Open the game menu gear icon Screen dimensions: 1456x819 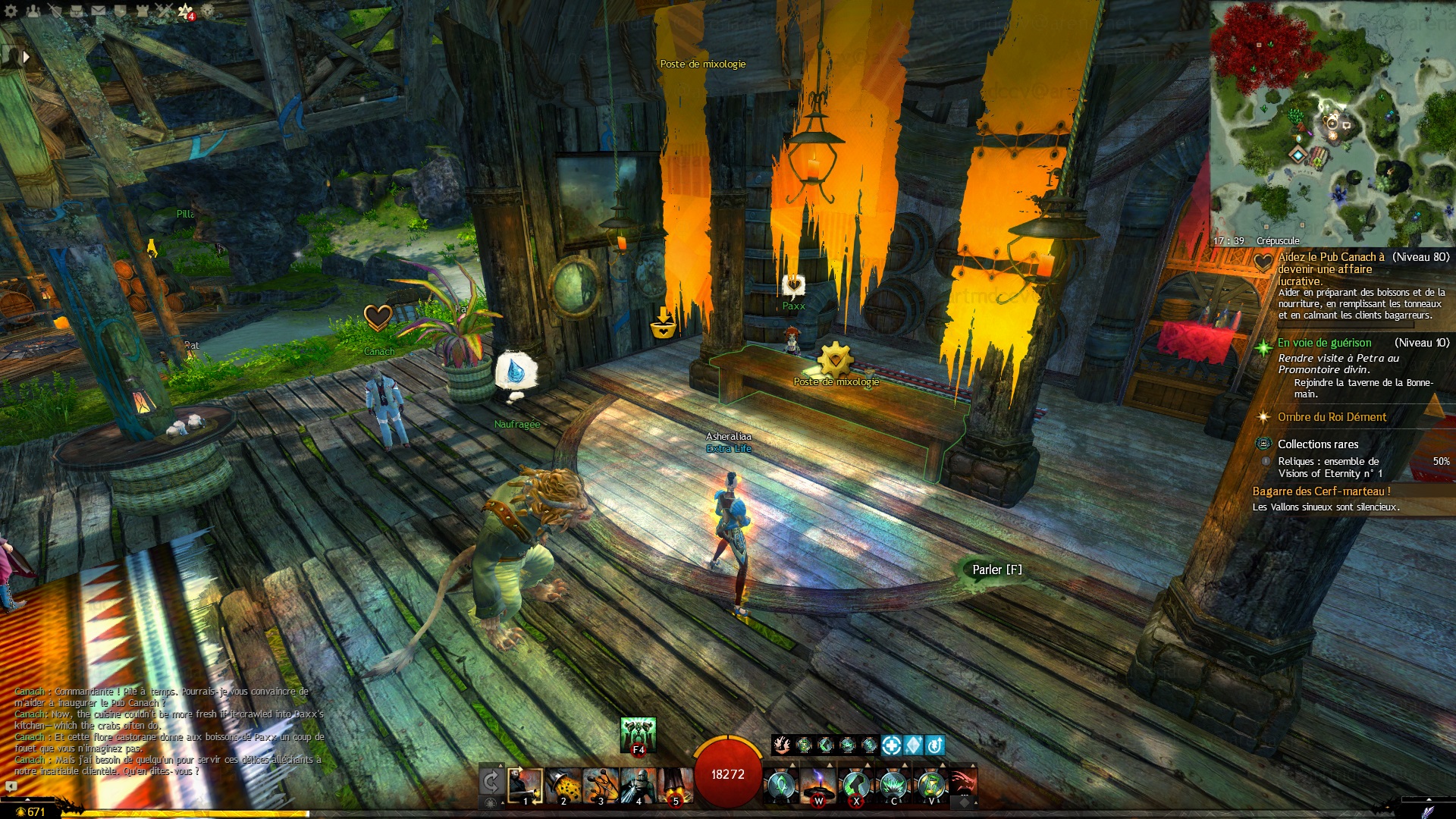tap(11, 11)
